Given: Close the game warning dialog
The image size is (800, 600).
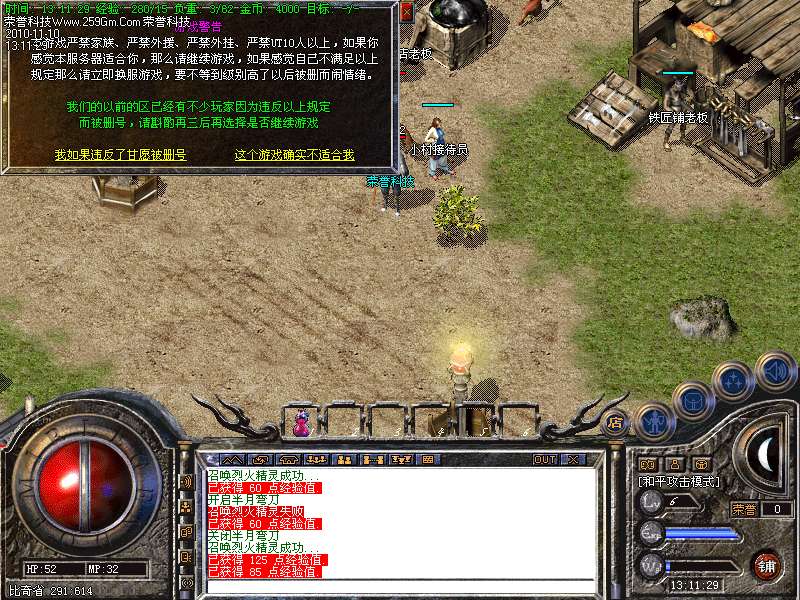Looking at the screenshot, I should pos(406,14).
